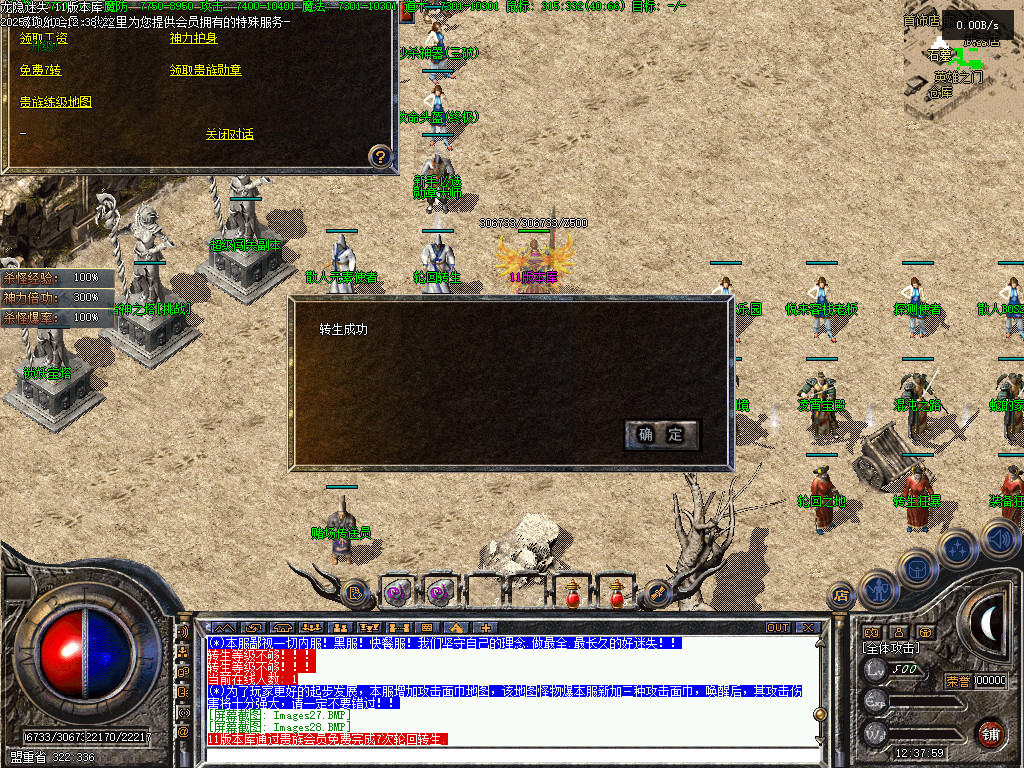Close the game with the X button
This screenshot has height=768, width=1024.
pos(808,628)
